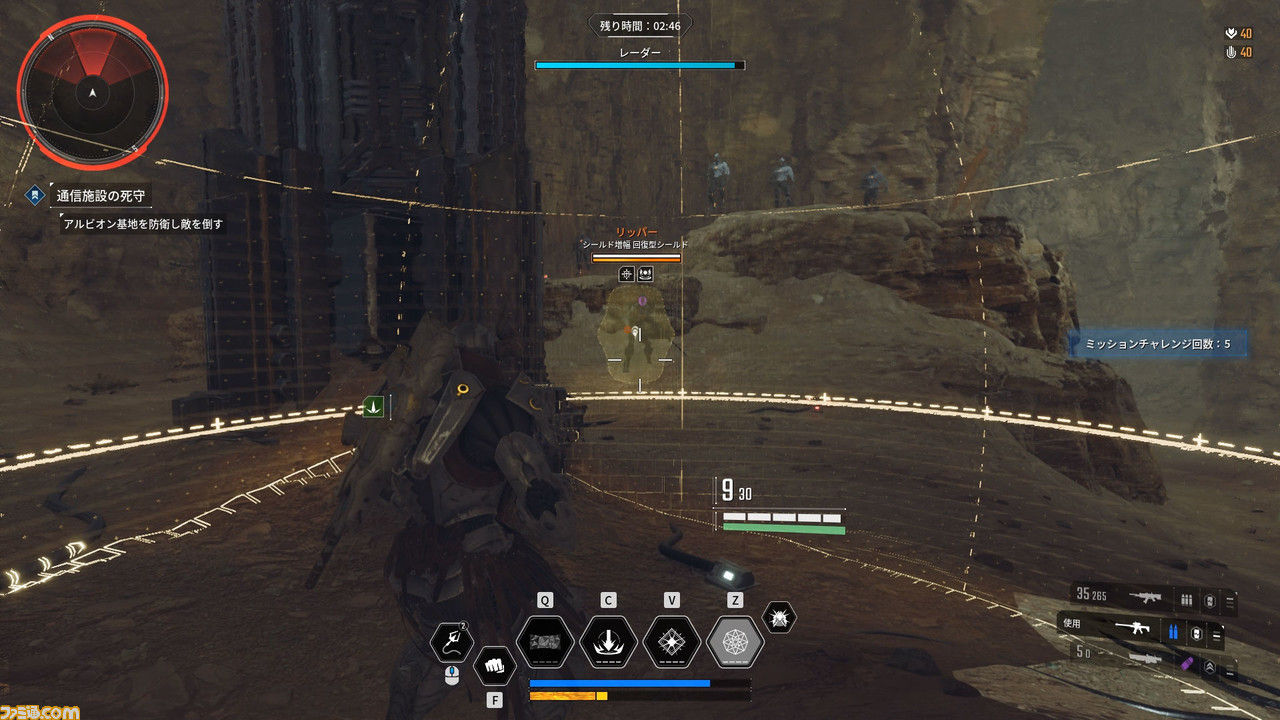Activate the grappling hook ability icon

[x=452, y=642]
